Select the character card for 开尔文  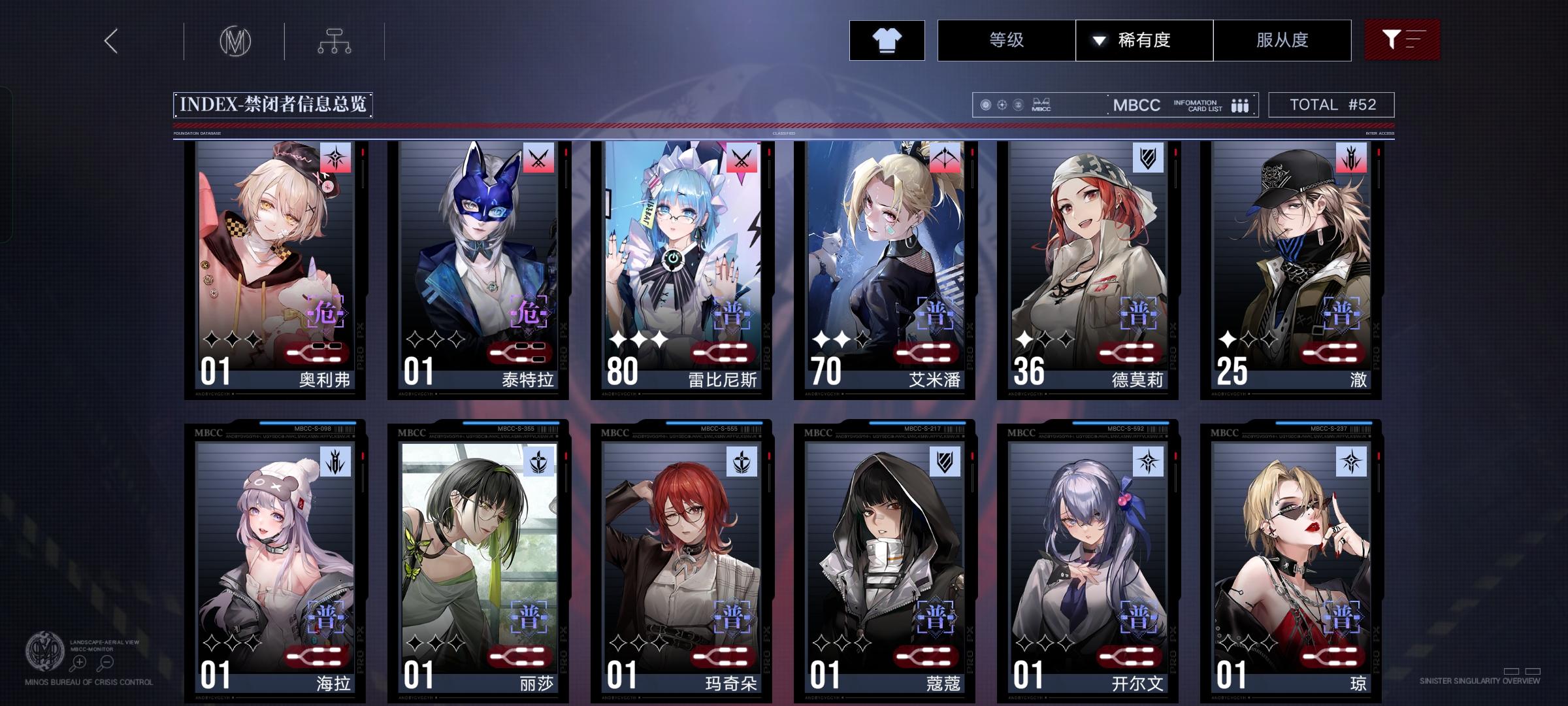click(1084, 562)
